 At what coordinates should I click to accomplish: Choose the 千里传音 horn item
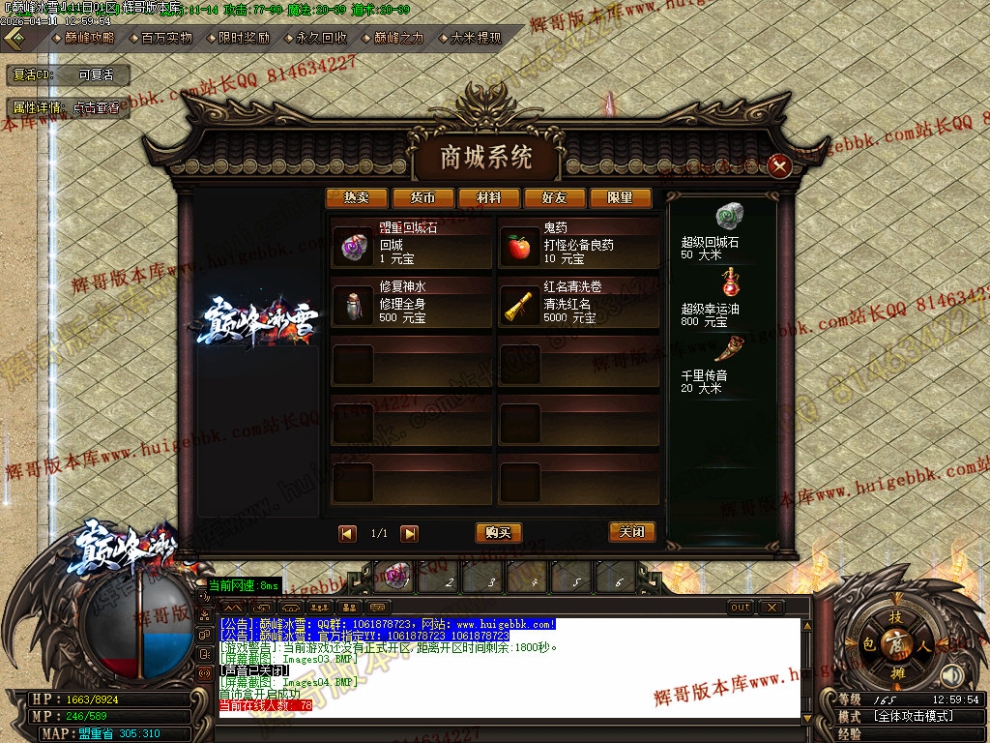(727, 349)
